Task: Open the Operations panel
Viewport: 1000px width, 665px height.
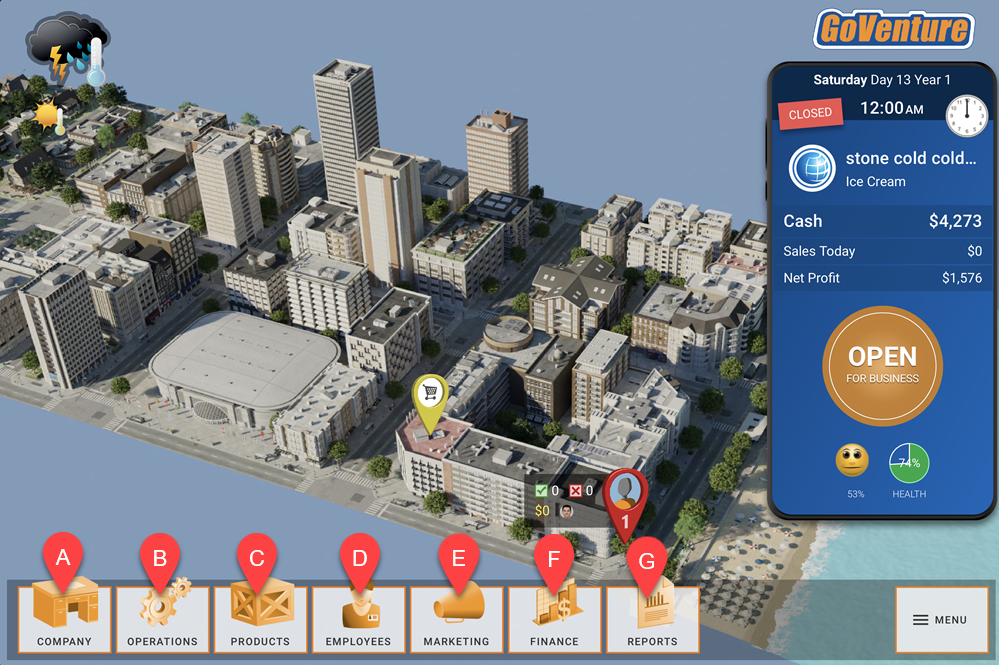Action: point(162,619)
